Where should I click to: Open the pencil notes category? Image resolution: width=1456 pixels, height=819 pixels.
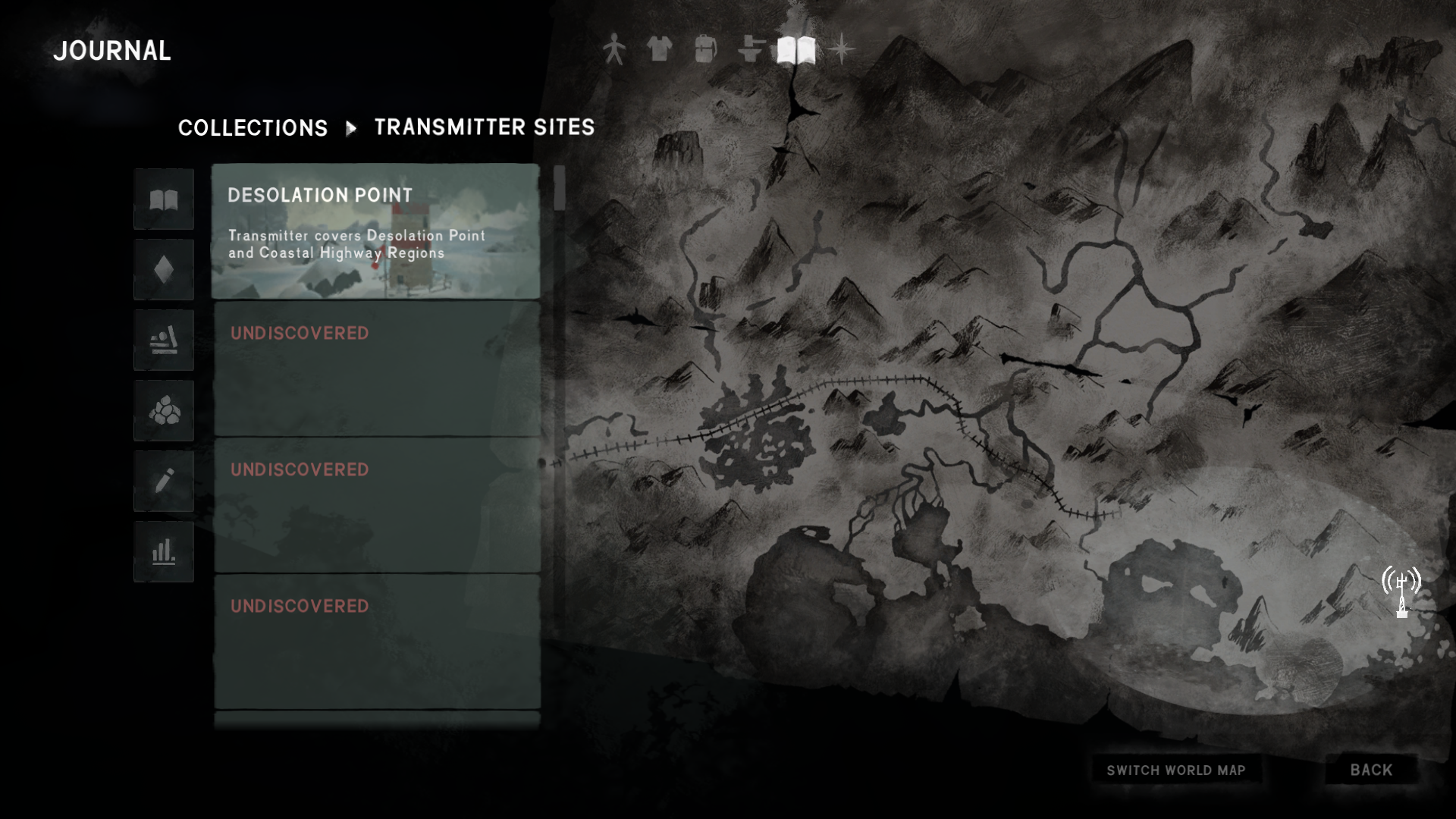[x=164, y=482]
